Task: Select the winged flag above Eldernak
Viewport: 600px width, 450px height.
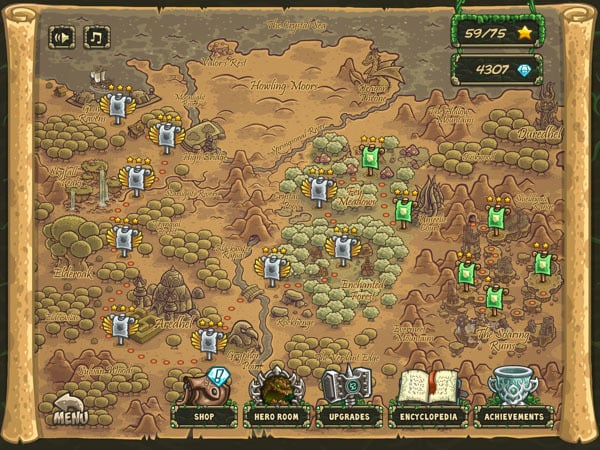Action: point(124,237)
